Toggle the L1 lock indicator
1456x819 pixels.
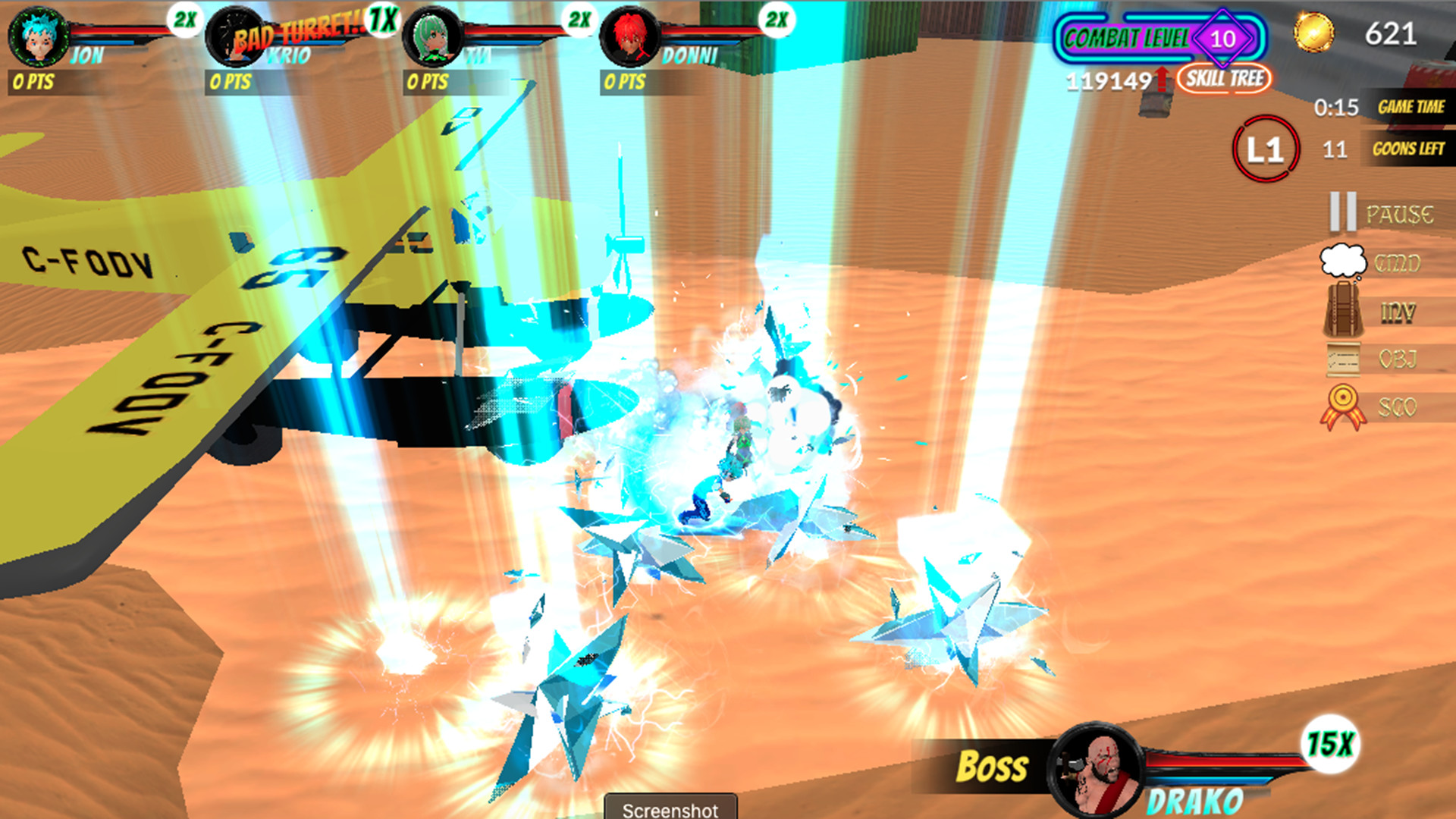click(1267, 149)
